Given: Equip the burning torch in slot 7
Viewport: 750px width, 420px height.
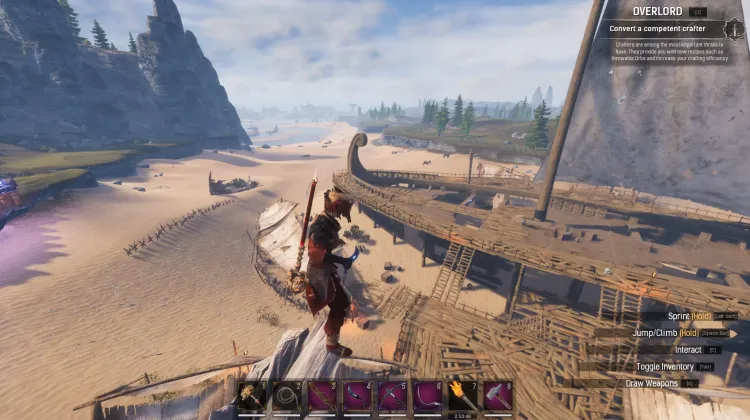Looking at the screenshot, I should point(462,396).
